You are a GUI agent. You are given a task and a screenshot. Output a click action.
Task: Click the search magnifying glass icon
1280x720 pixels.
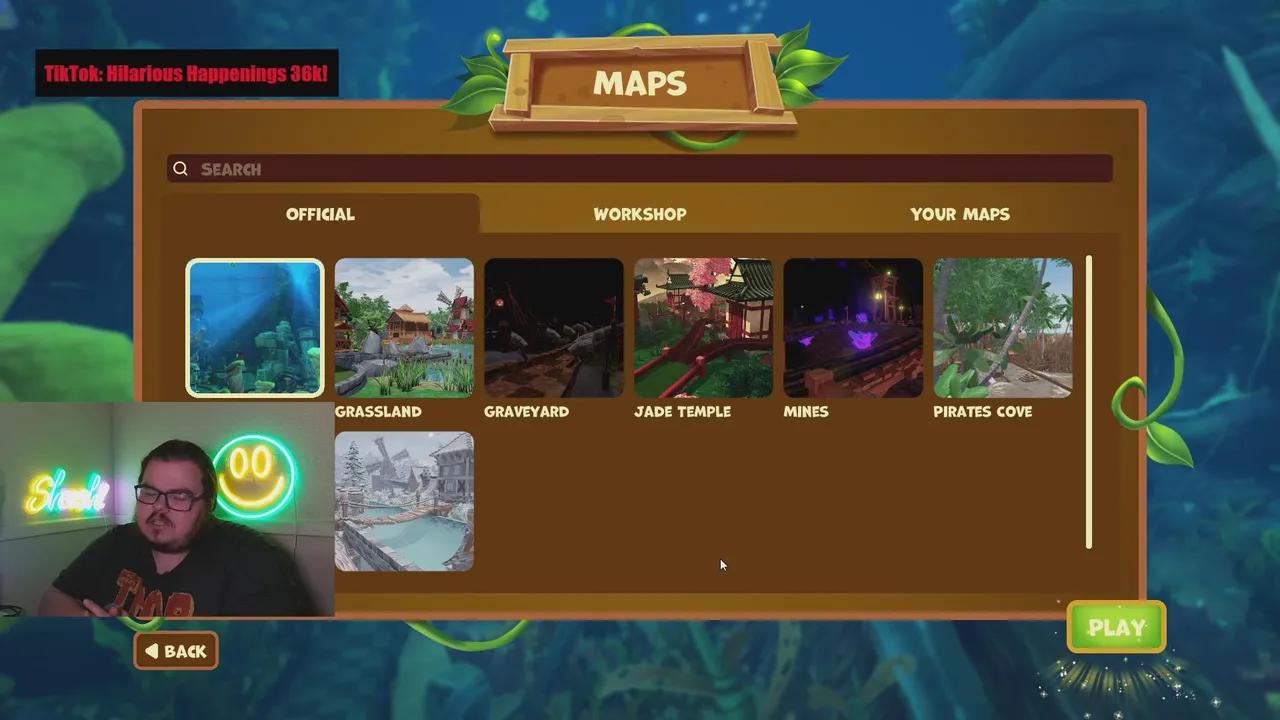point(181,169)
